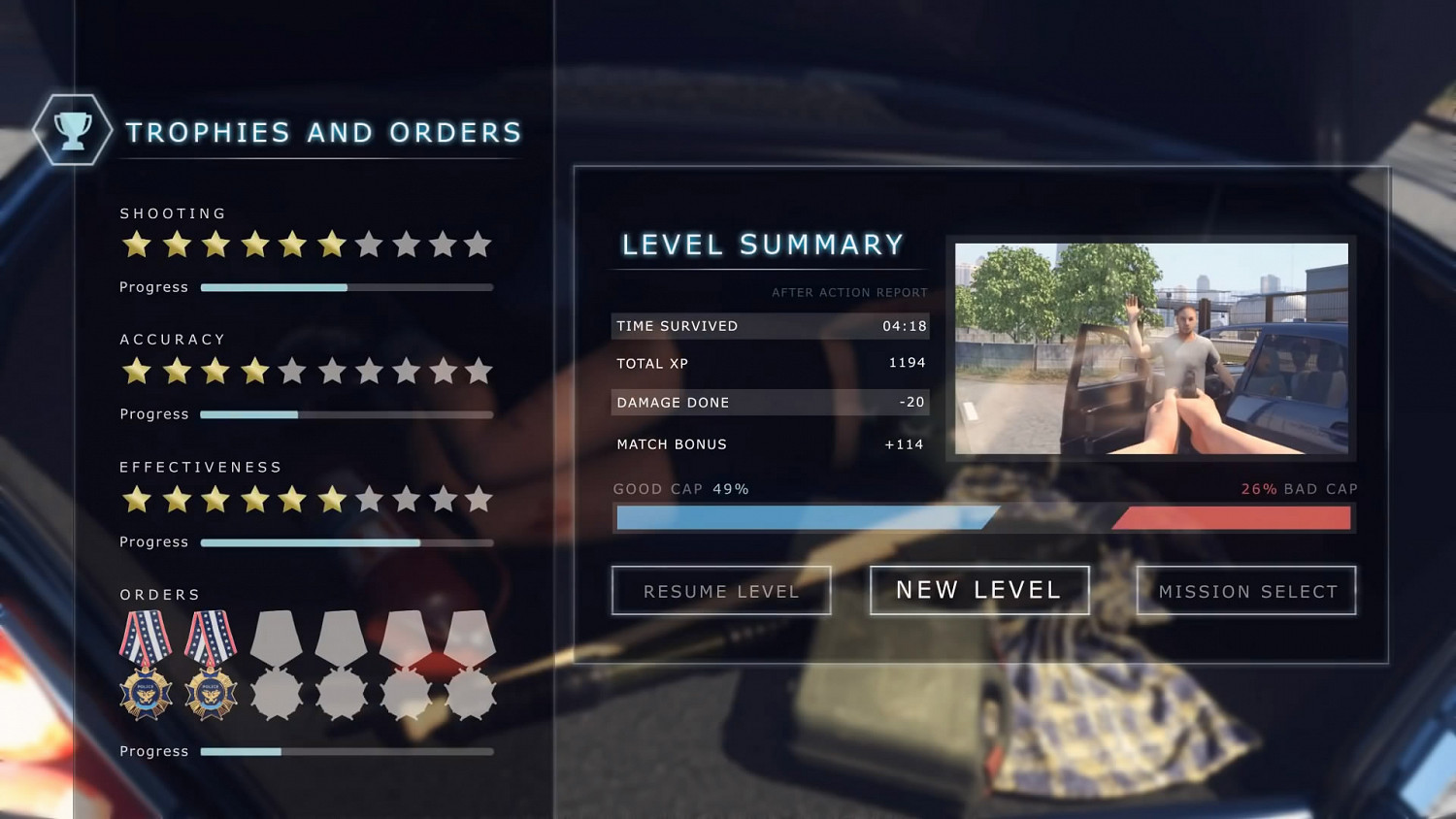Click the AFTER ACTION REPORT label
The width and height of the screenshot is (1456, 819).
coord(849,292)
